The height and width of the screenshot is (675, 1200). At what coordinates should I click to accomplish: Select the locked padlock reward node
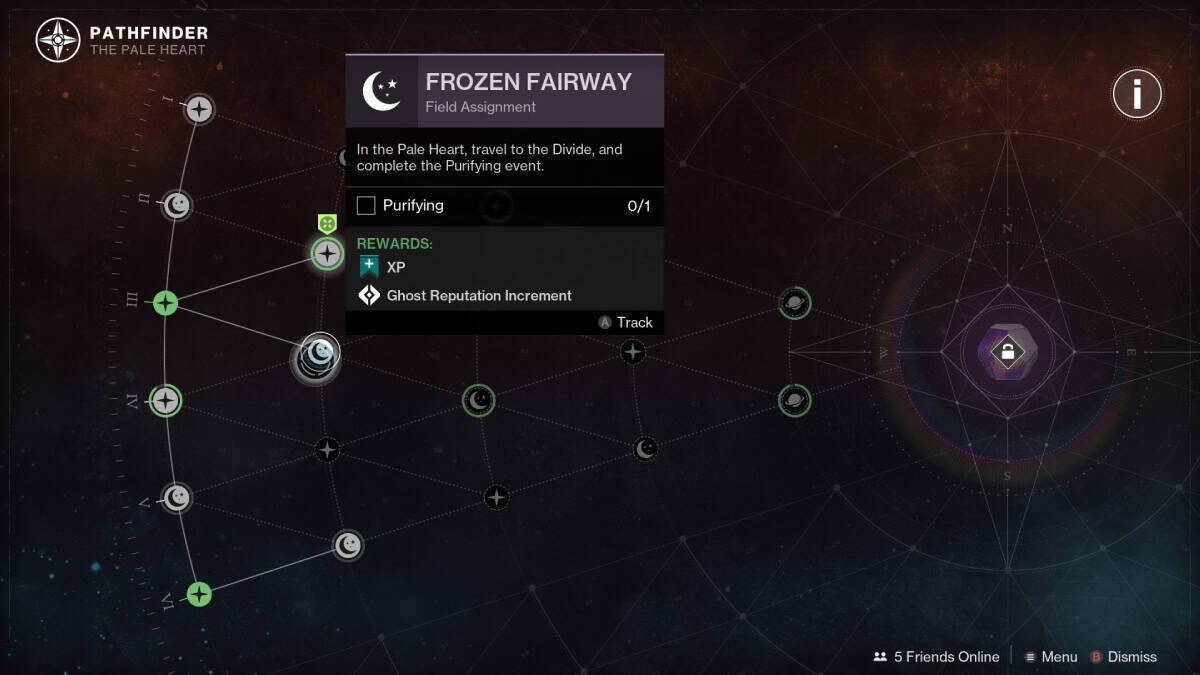[1007, 351]
